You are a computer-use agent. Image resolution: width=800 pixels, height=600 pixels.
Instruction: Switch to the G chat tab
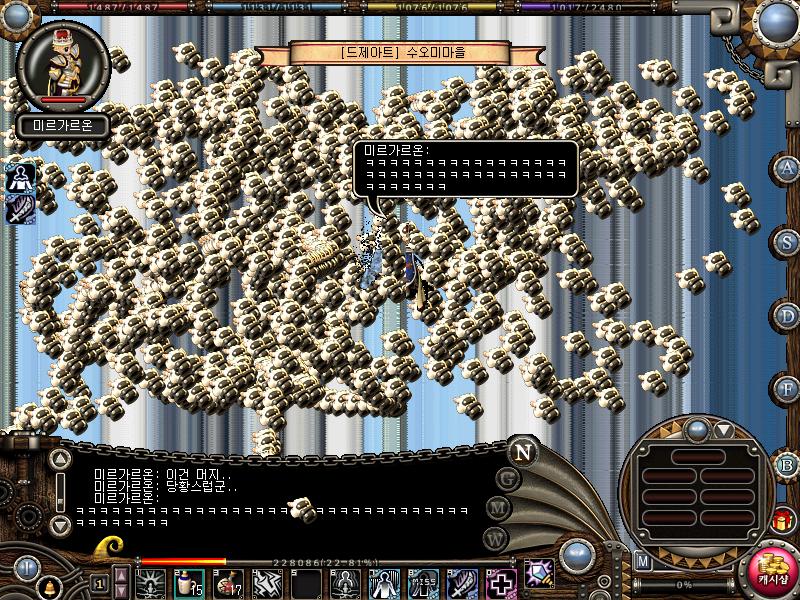point(508,479)
